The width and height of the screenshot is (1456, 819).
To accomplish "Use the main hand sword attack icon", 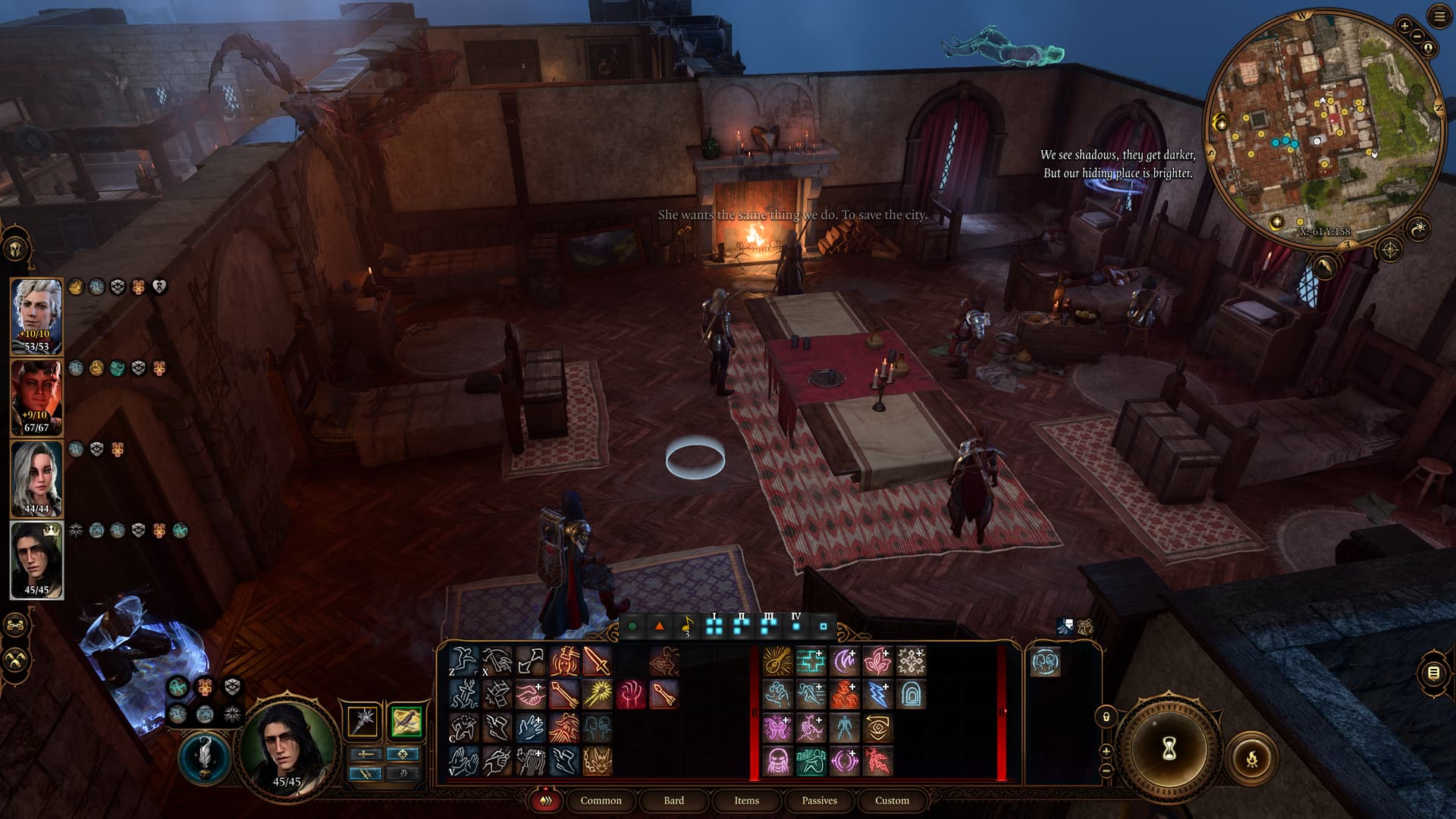I will (x=597, y=661).
